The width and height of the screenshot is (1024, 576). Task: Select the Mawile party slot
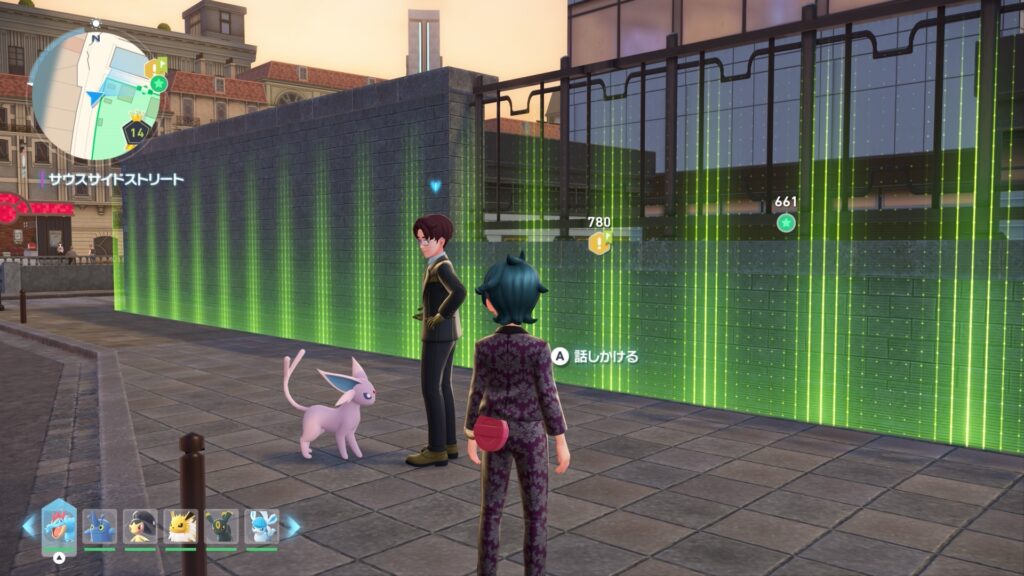pyautogui.click(x=140, y=526)
